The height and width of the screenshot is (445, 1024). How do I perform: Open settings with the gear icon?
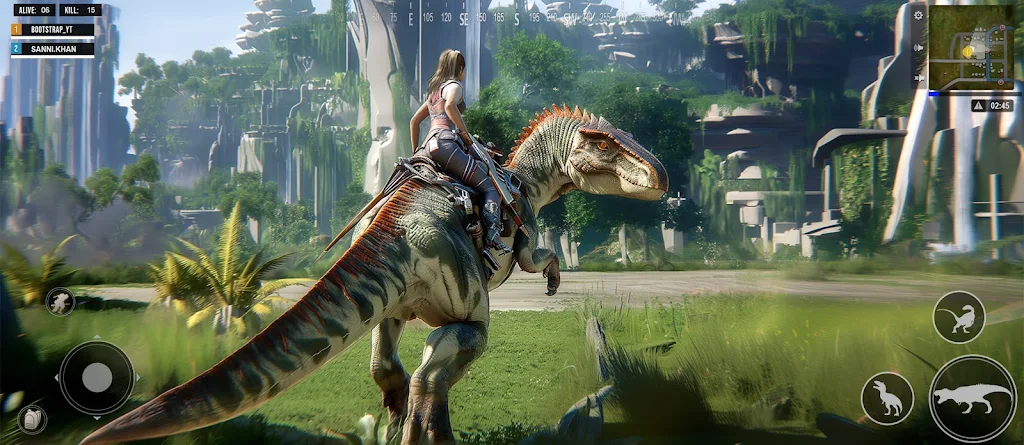click(919, 14)
